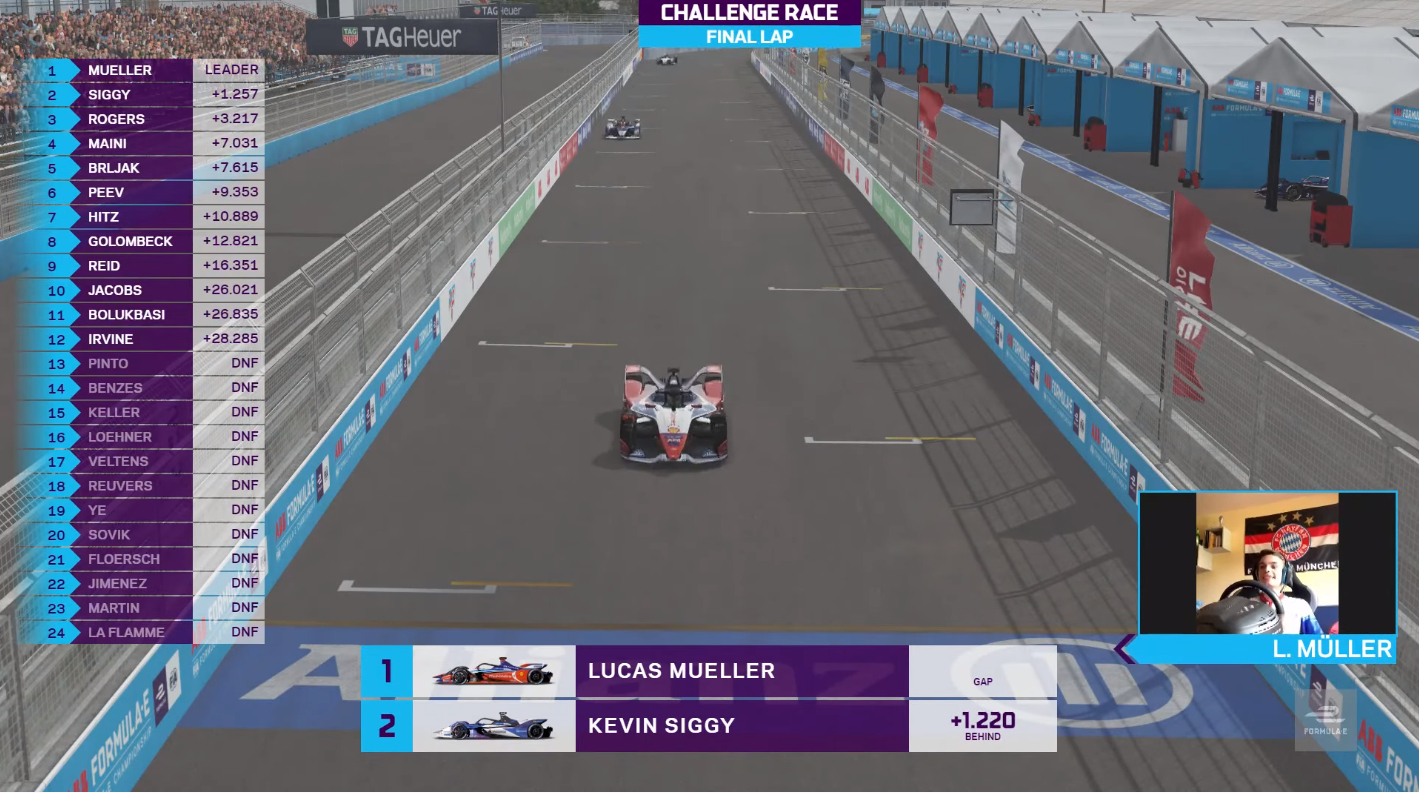
Task: Select Mueller's row in the standings
Action: 140,70
